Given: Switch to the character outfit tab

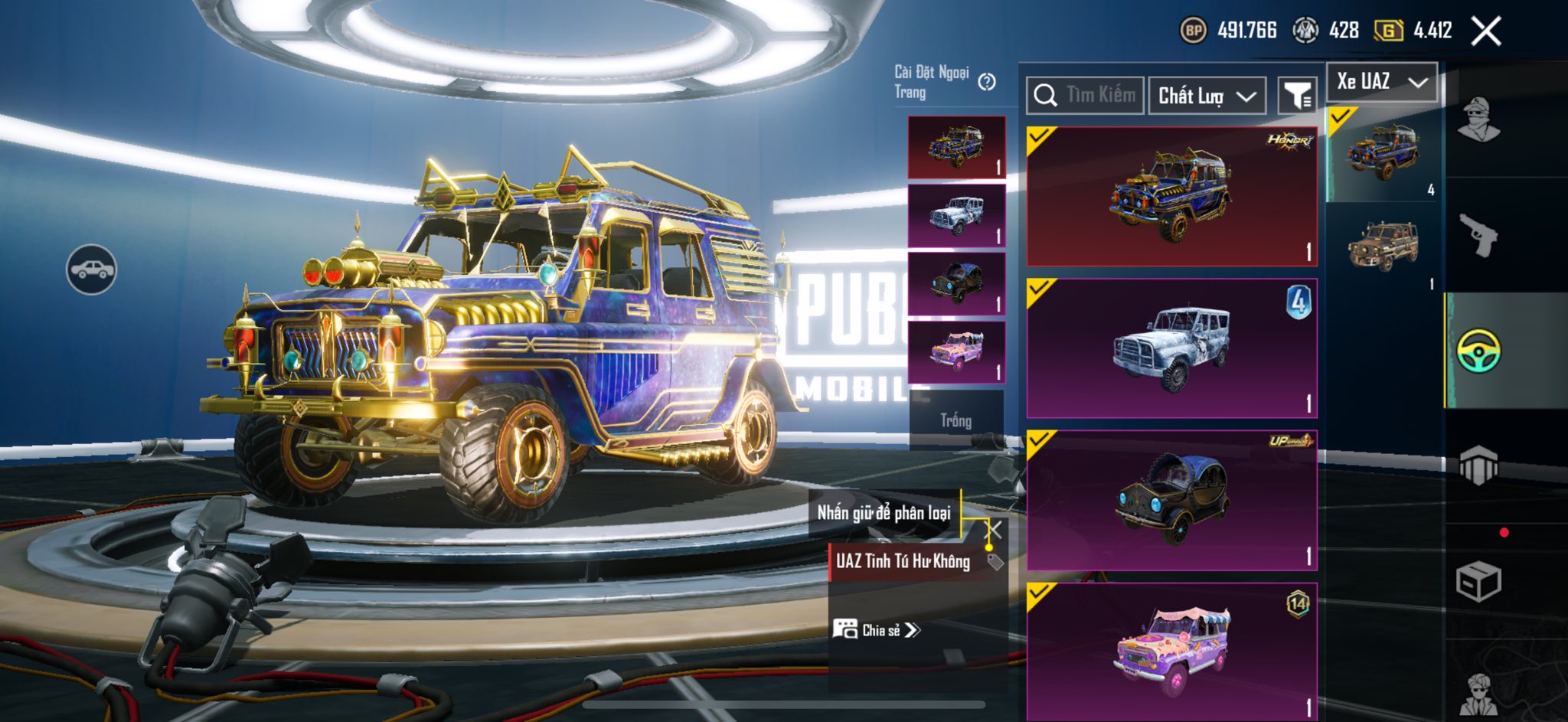Looking at the screenshot, I should click(x=1478, y=120).
